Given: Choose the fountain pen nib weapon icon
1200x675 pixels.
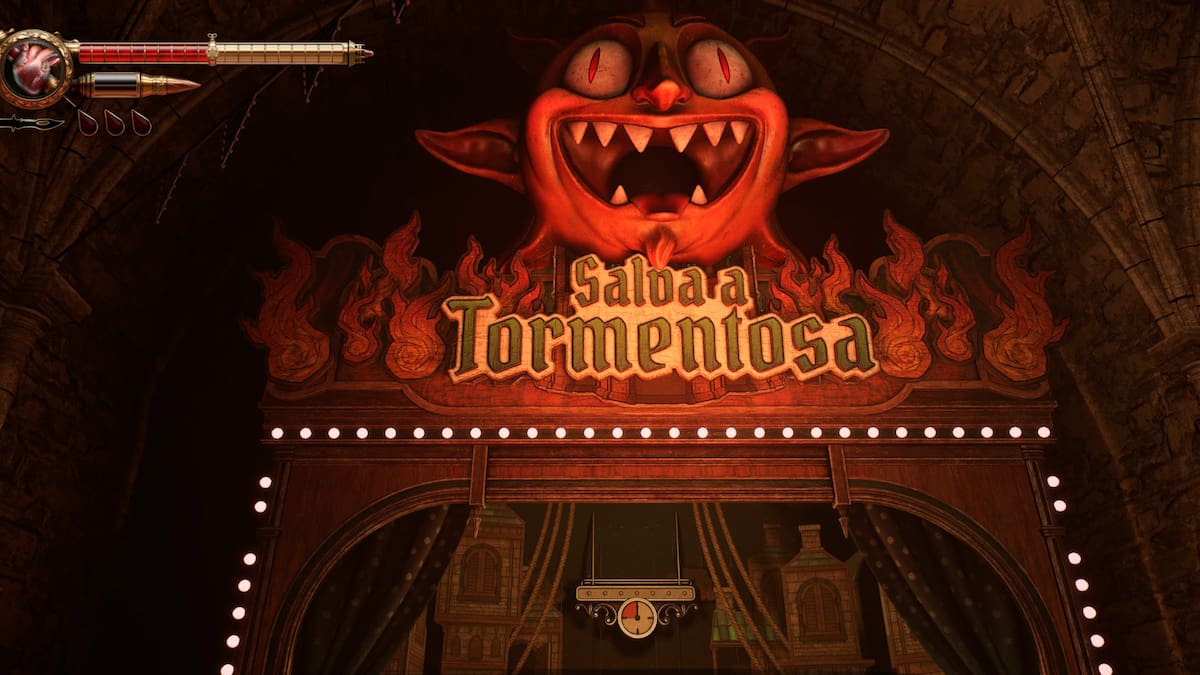Looking at the screenshot, I should tap(31, 124).
